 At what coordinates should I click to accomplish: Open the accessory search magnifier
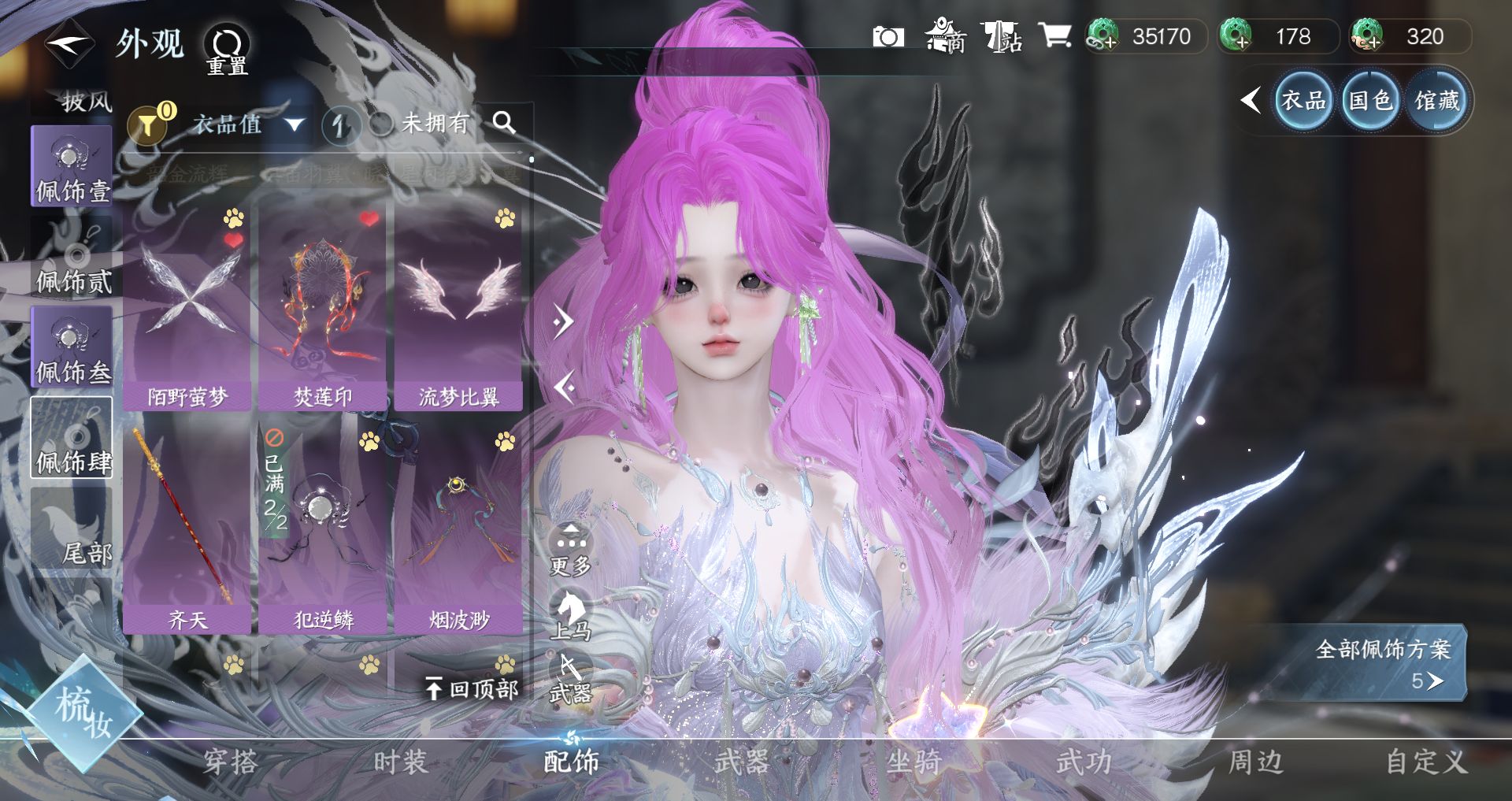504,123
